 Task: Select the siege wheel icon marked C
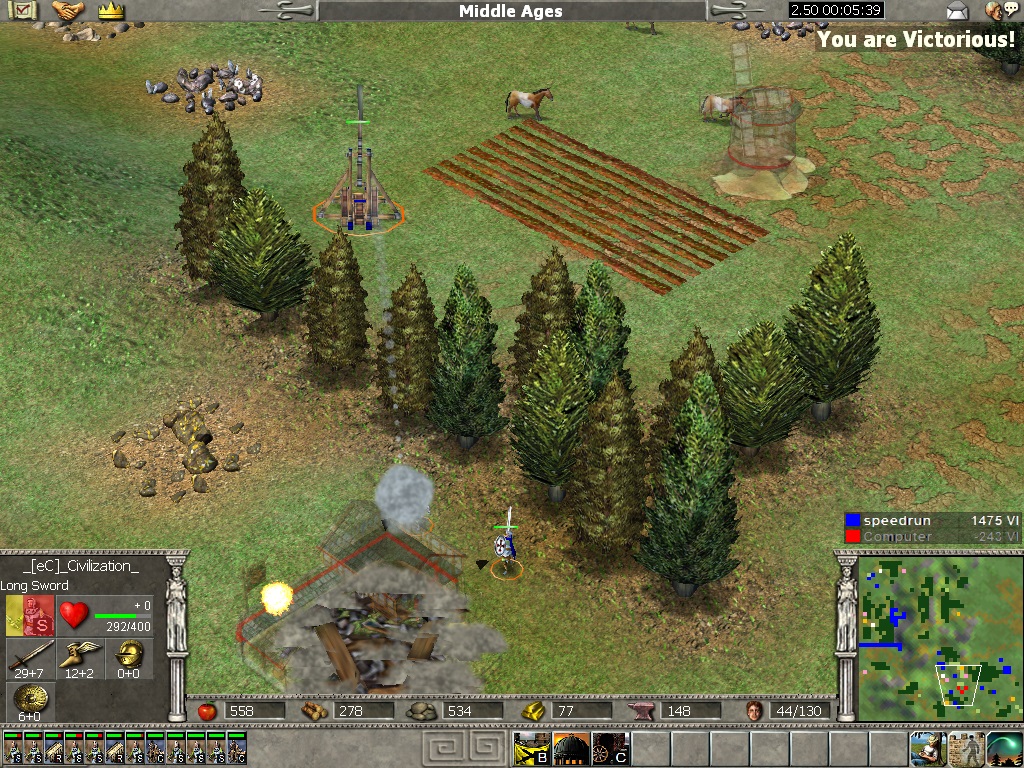609,749
